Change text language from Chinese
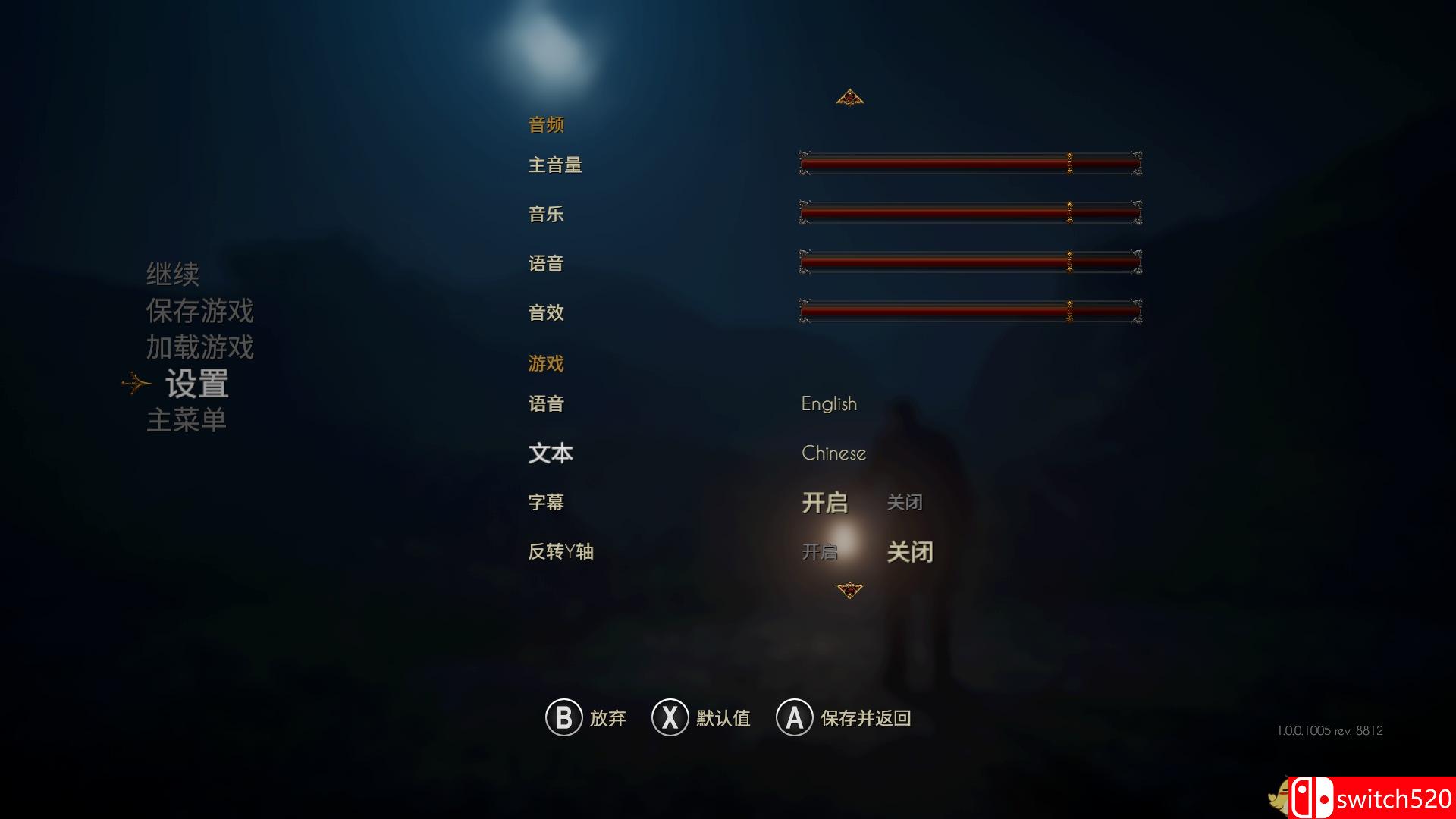This screenshot has width=1456, height=819. [833, 453]
